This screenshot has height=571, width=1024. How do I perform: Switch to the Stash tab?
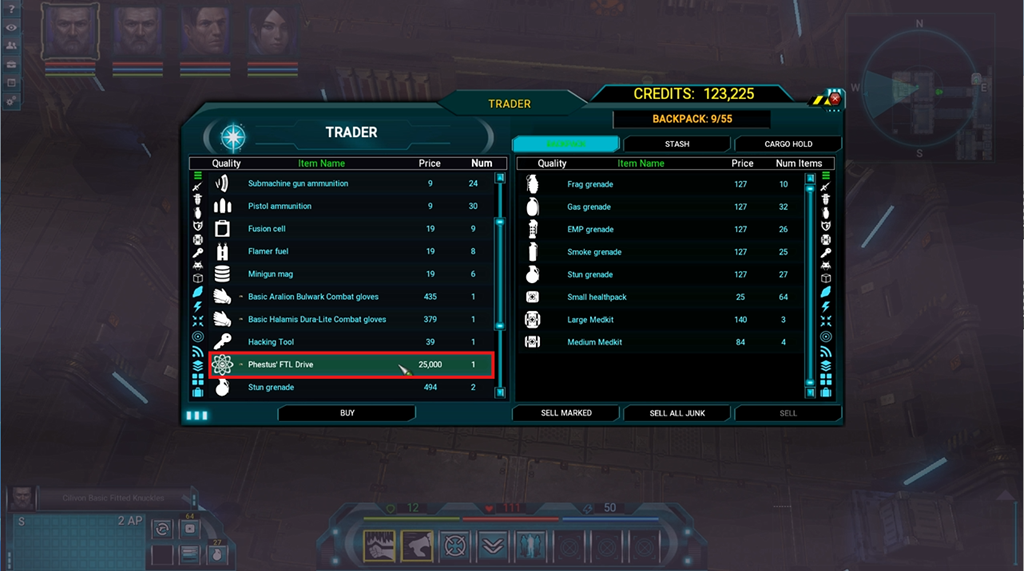[677, 144]
